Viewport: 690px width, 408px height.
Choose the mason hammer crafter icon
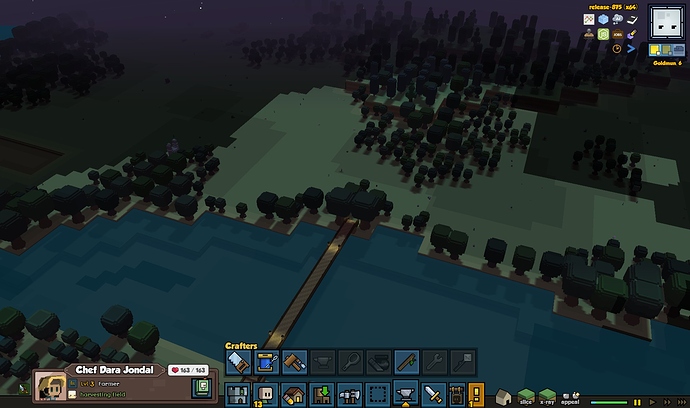click(294, 362)
